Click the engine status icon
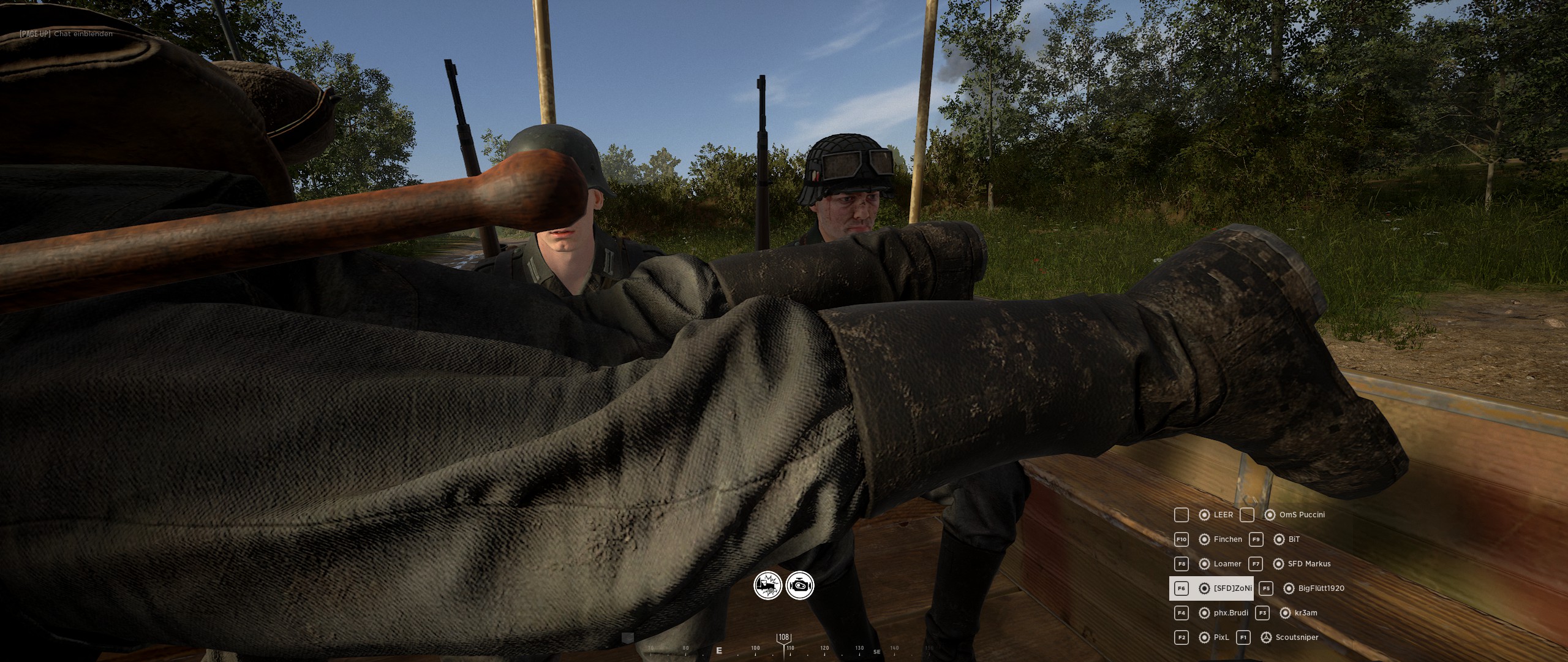The image size is (1568, 662). (x=800, y=585)
